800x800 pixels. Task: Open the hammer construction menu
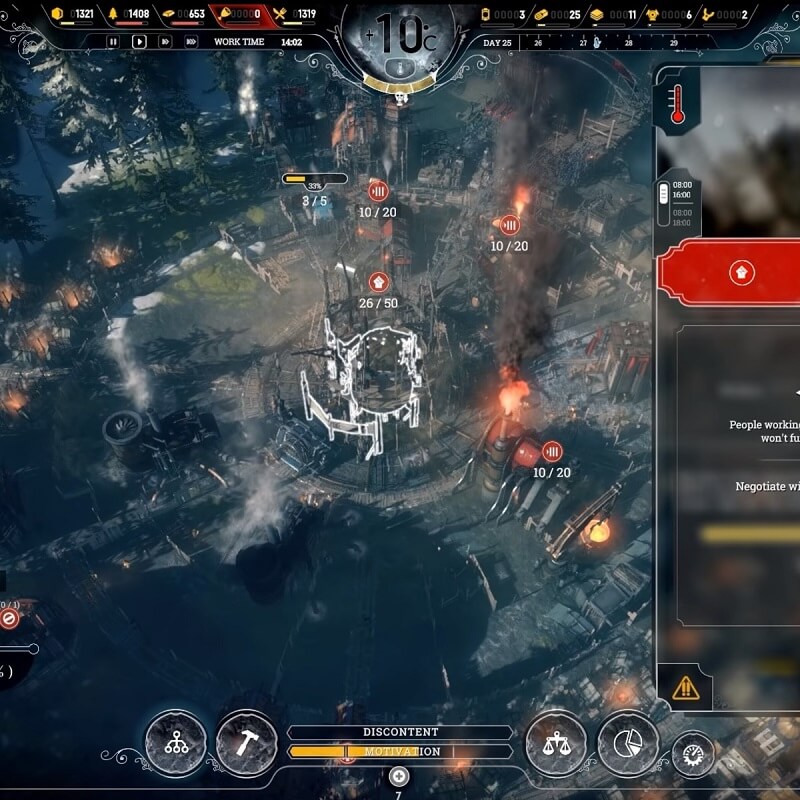tap(246, 743)
